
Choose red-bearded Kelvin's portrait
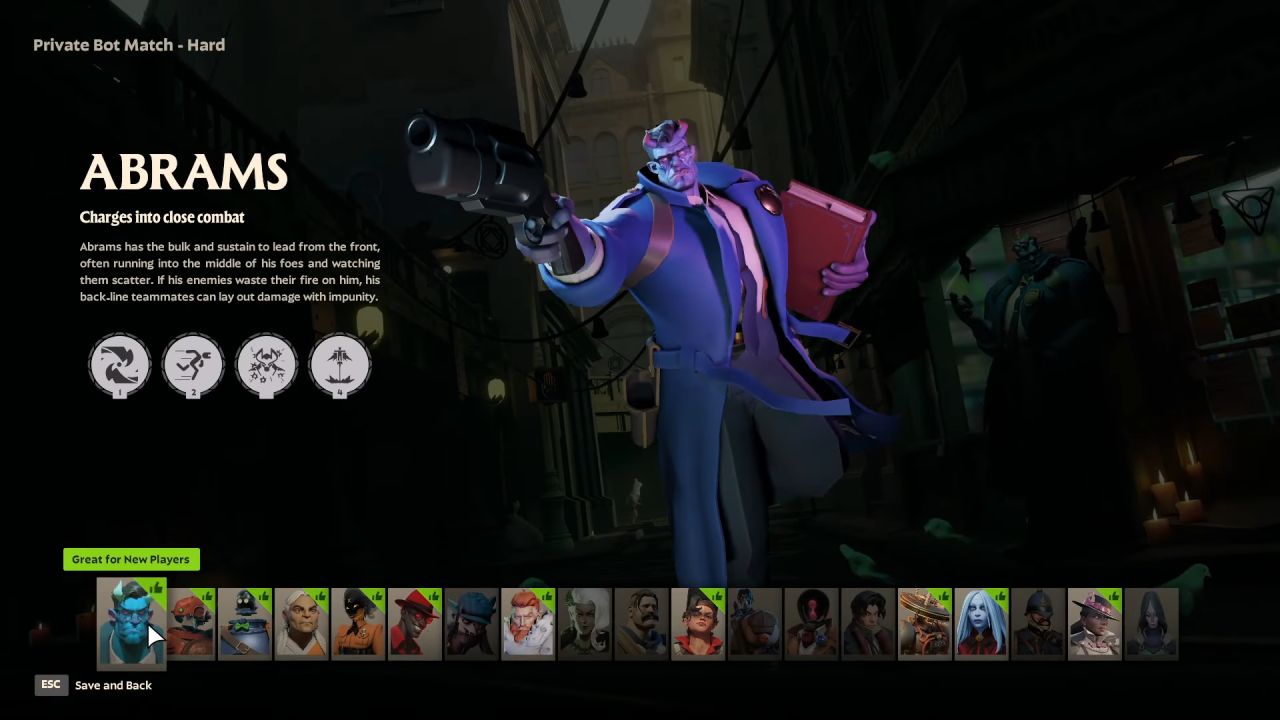pyautogui.click(x=528, y=623)
